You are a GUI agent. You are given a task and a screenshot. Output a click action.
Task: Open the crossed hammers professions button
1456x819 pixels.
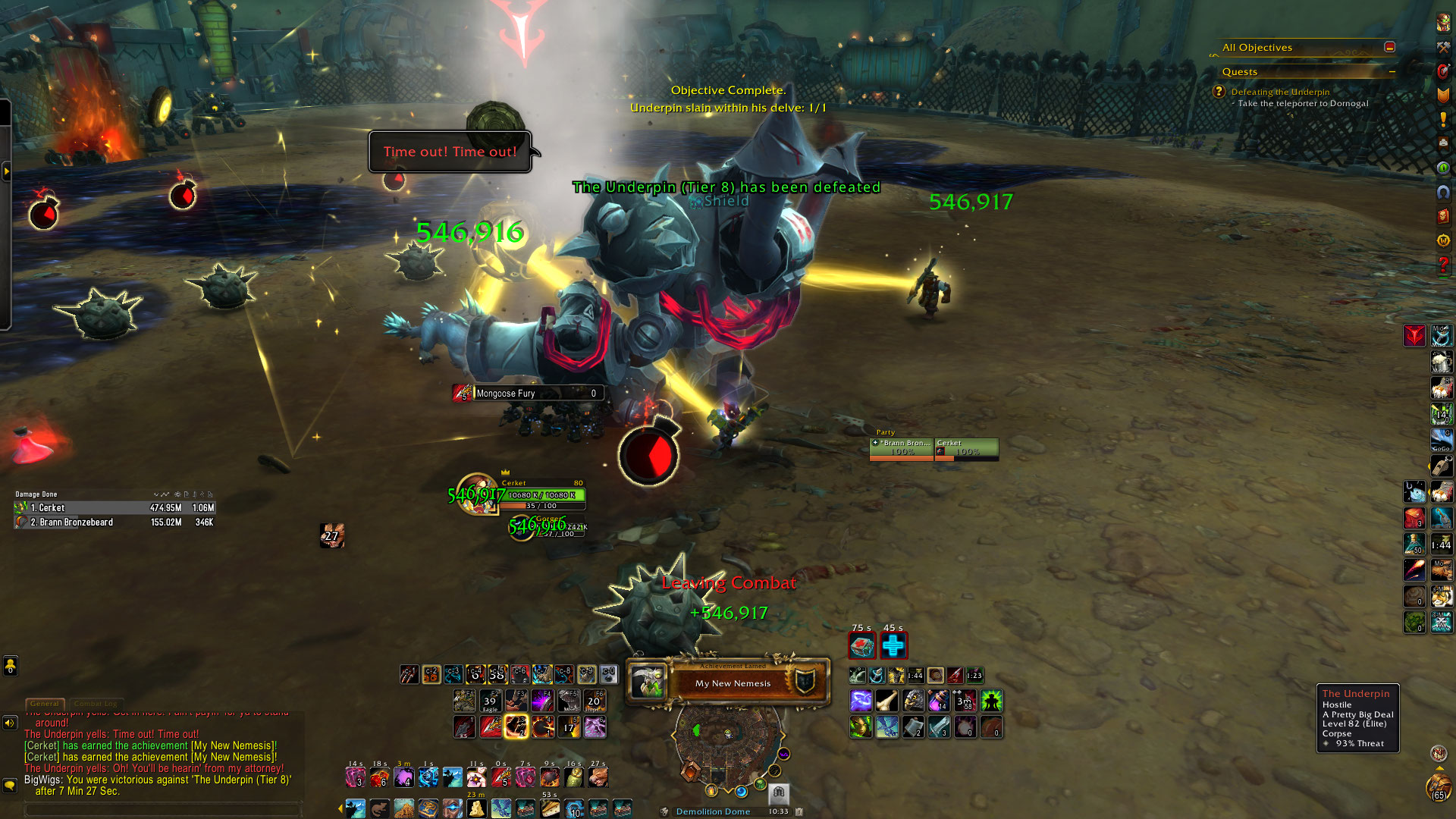(1442, 47)
